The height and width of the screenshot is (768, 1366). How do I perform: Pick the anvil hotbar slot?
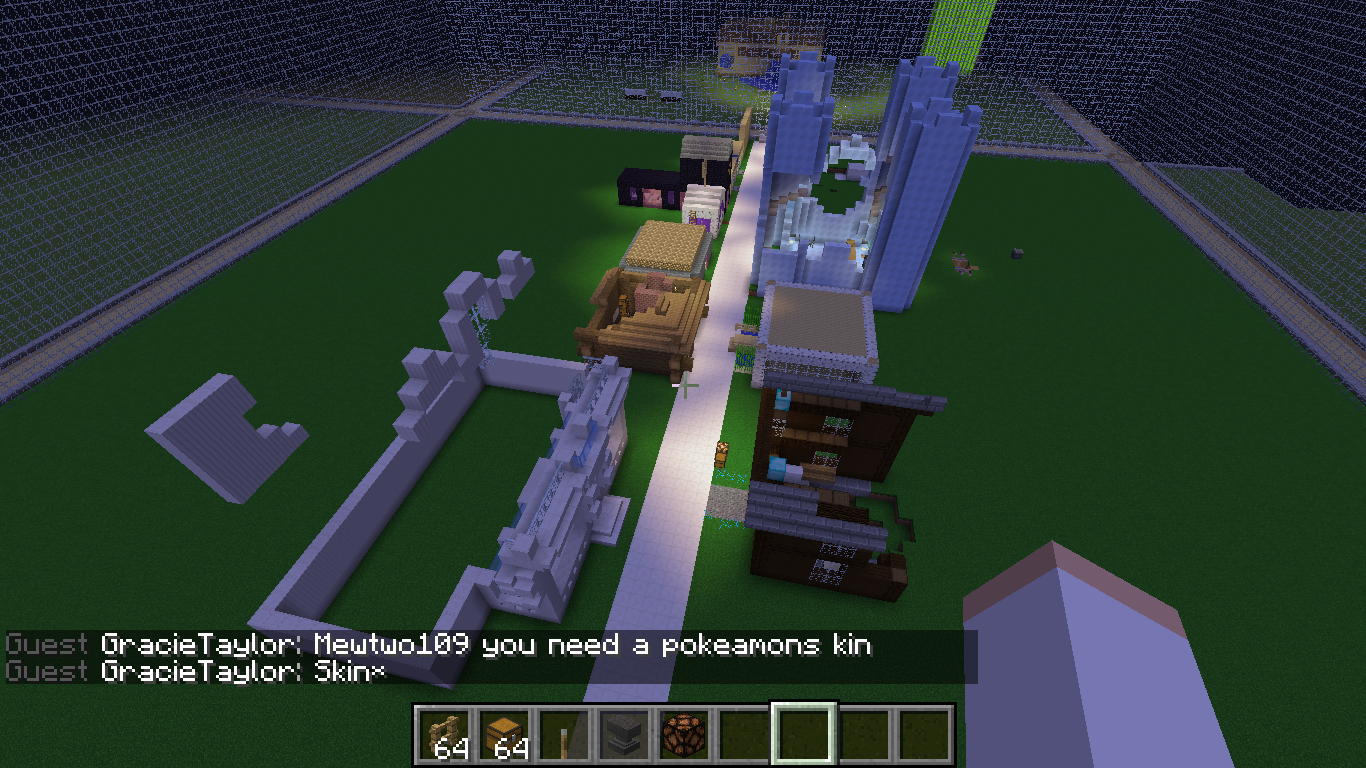pos(624,735)
